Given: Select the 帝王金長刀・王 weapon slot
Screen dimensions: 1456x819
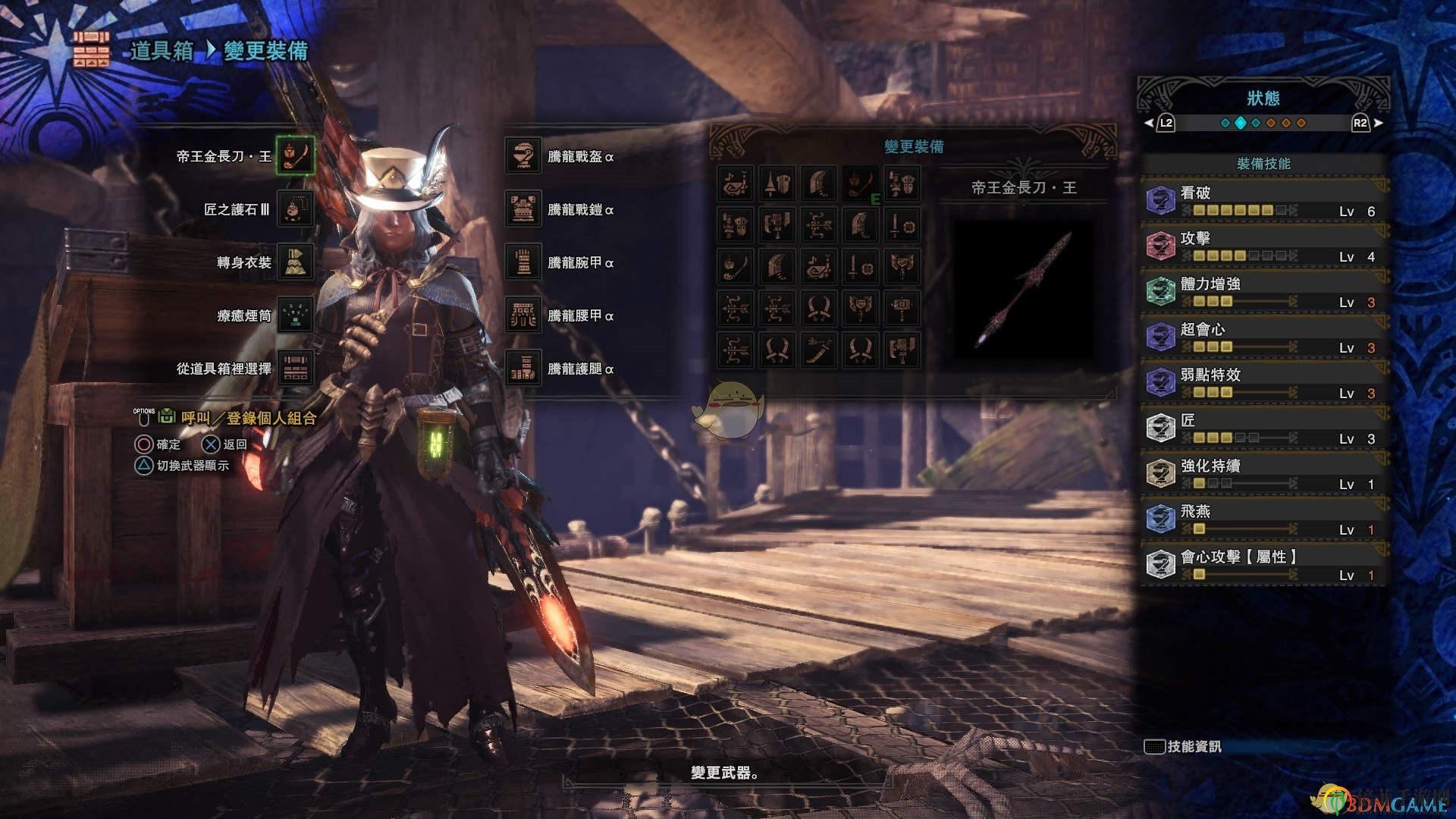Looking at the screenshot, I should click(x=295, y=156).
